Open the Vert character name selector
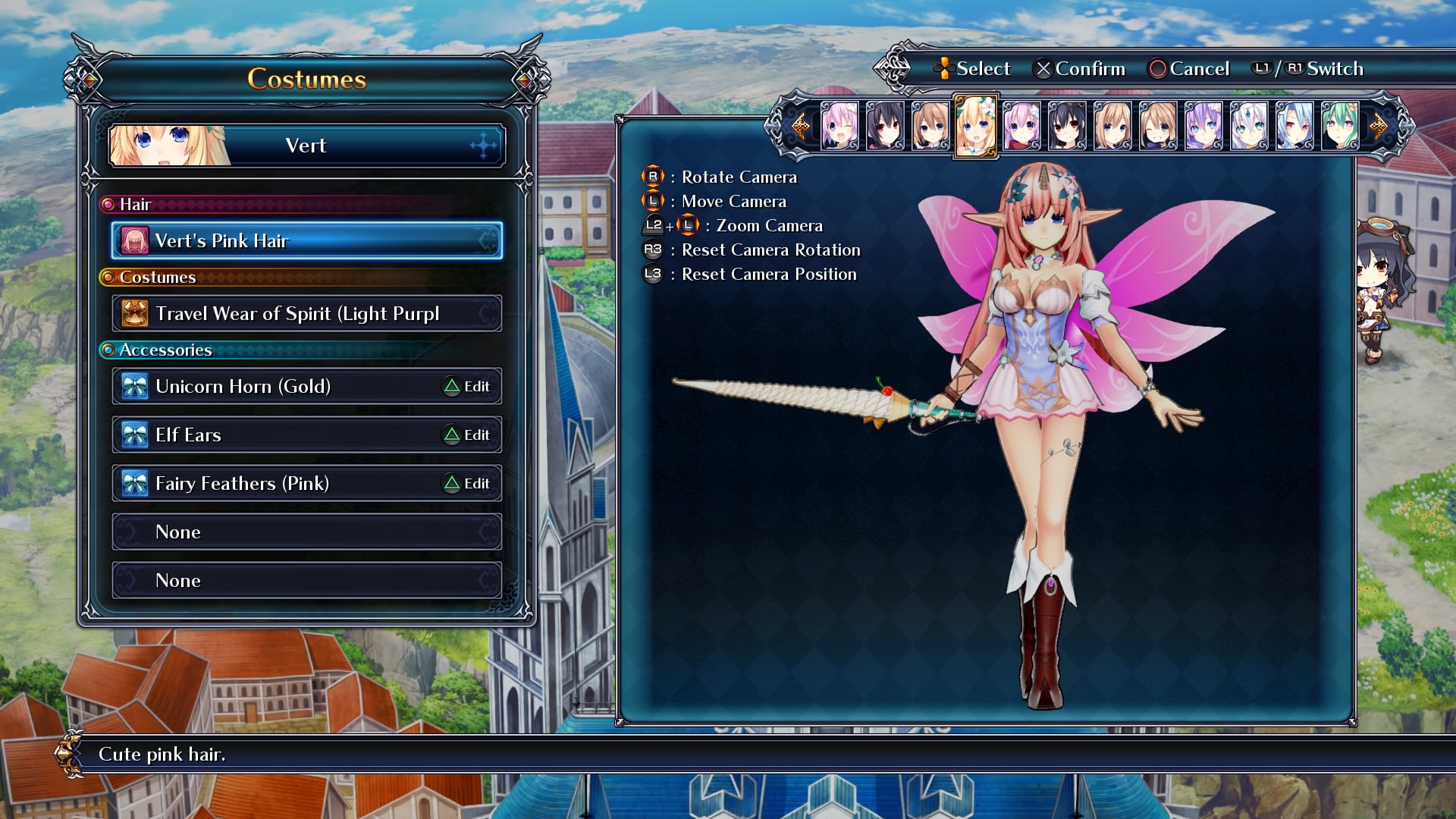The width and height of the screenshot is (1456, 819). 306,145
